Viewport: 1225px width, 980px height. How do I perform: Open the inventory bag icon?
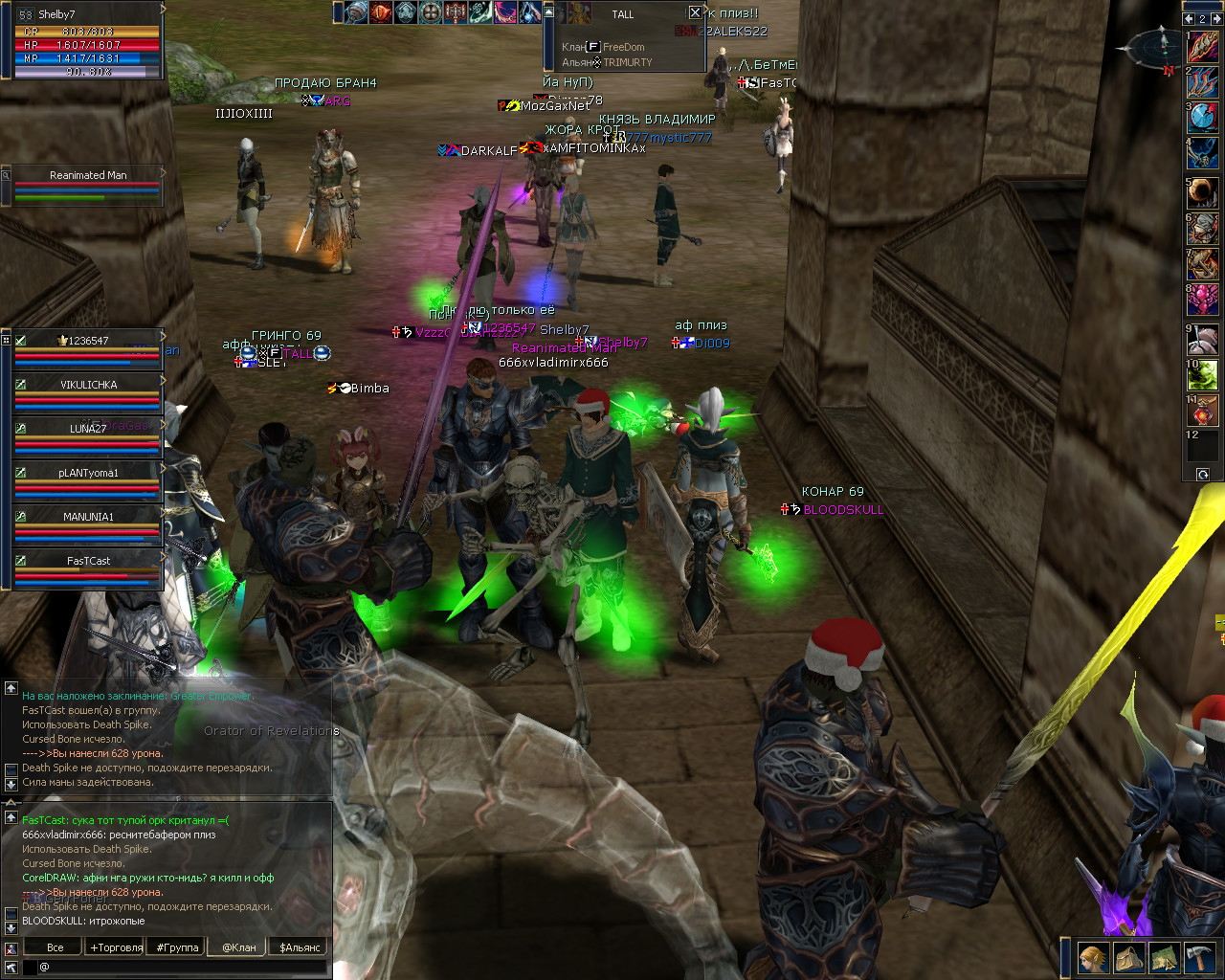(x=1129, y=957)
